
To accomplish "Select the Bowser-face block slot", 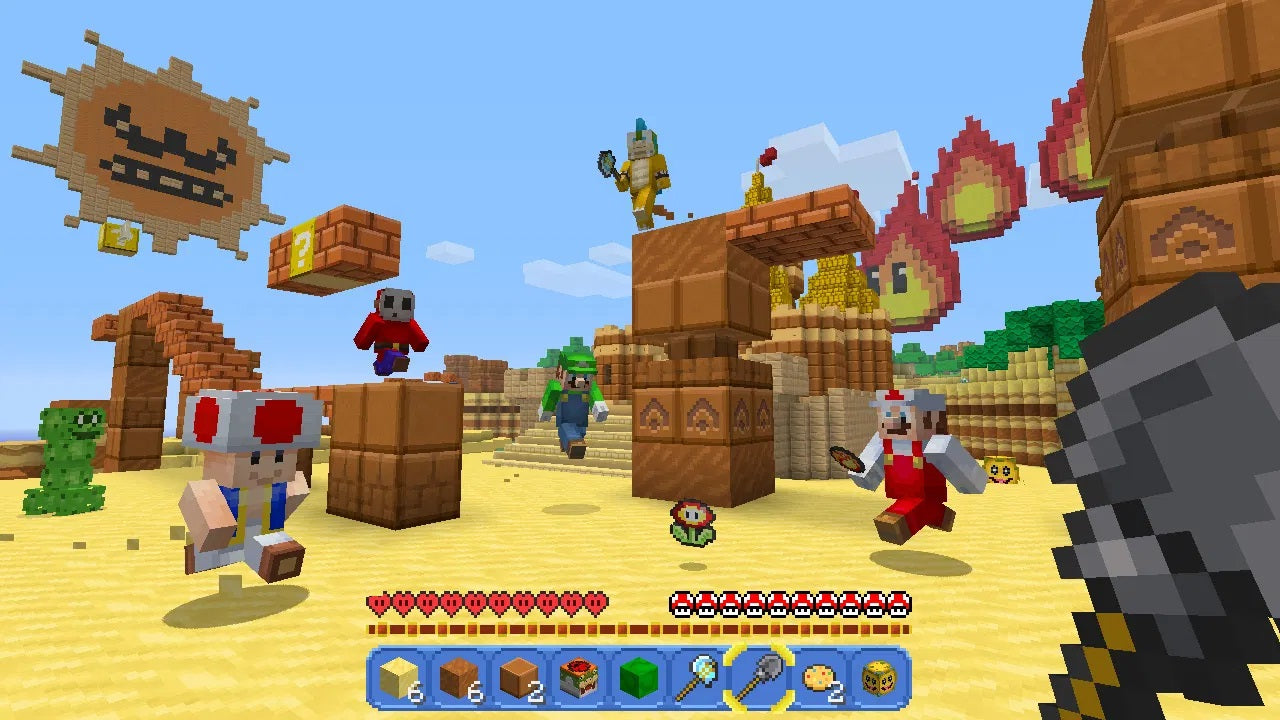I will click(x=577, y=679).
